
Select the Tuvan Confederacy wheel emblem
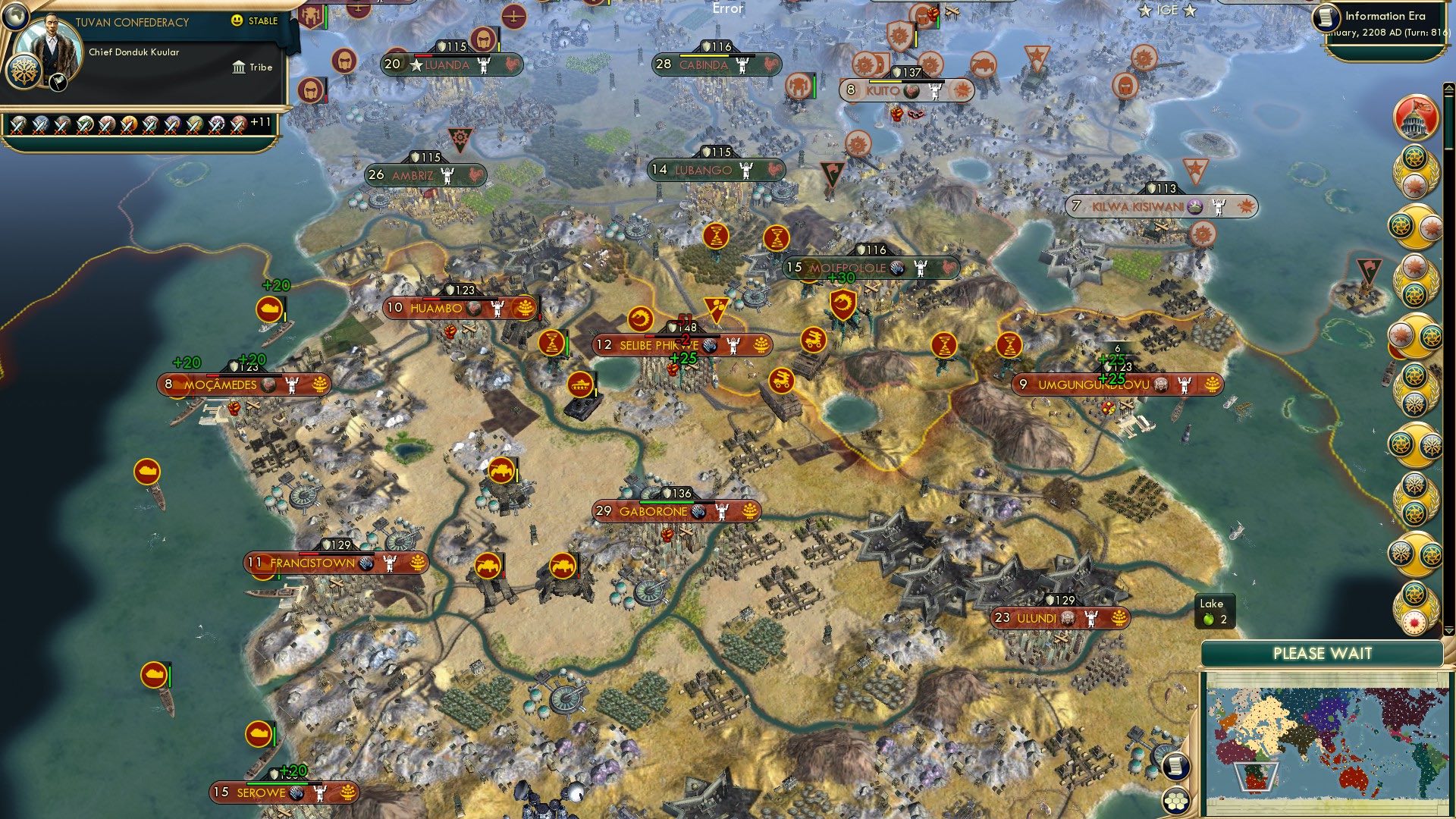click(24, 73)
